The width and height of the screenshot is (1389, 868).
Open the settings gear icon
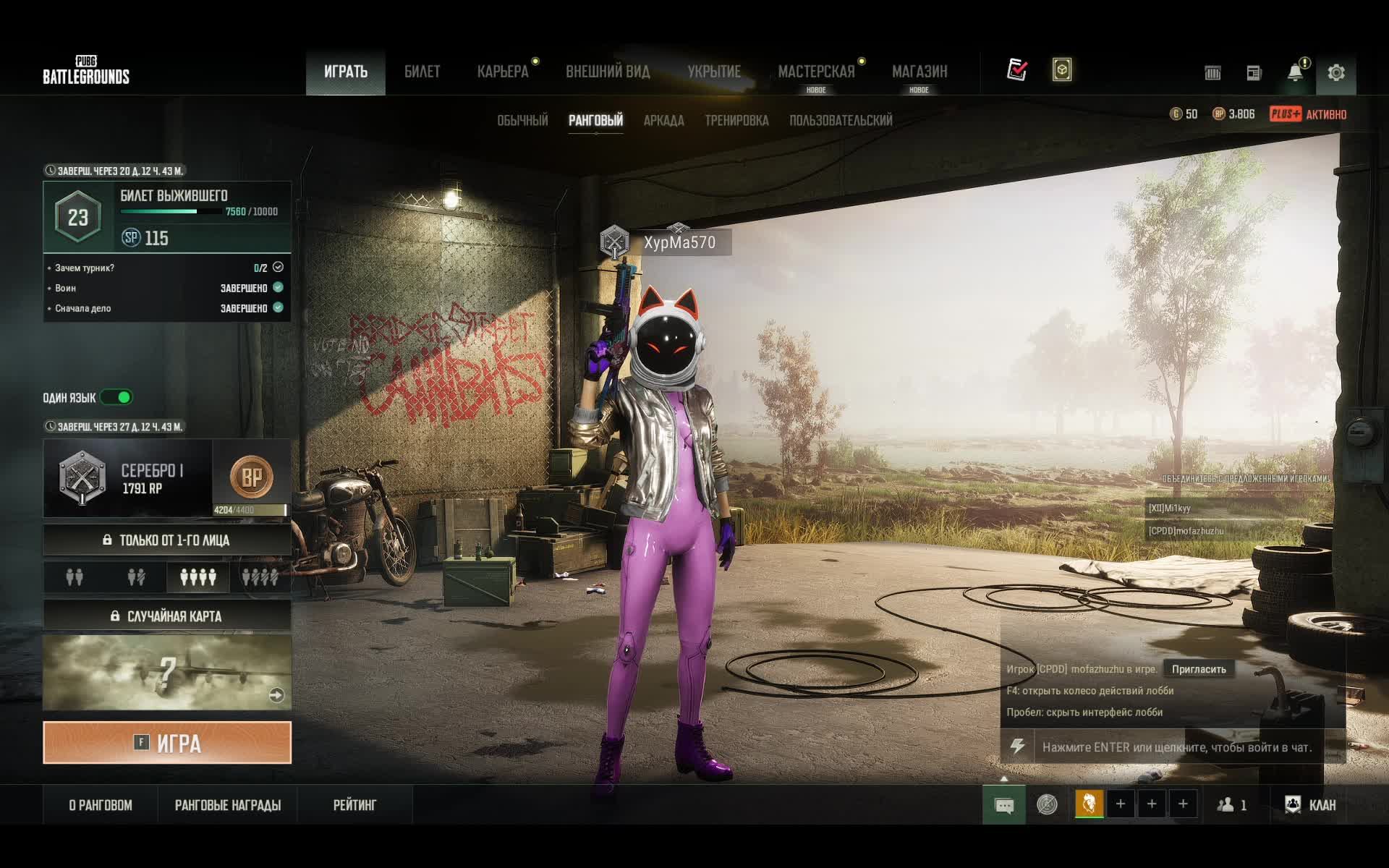click(x=1335, y=72)
